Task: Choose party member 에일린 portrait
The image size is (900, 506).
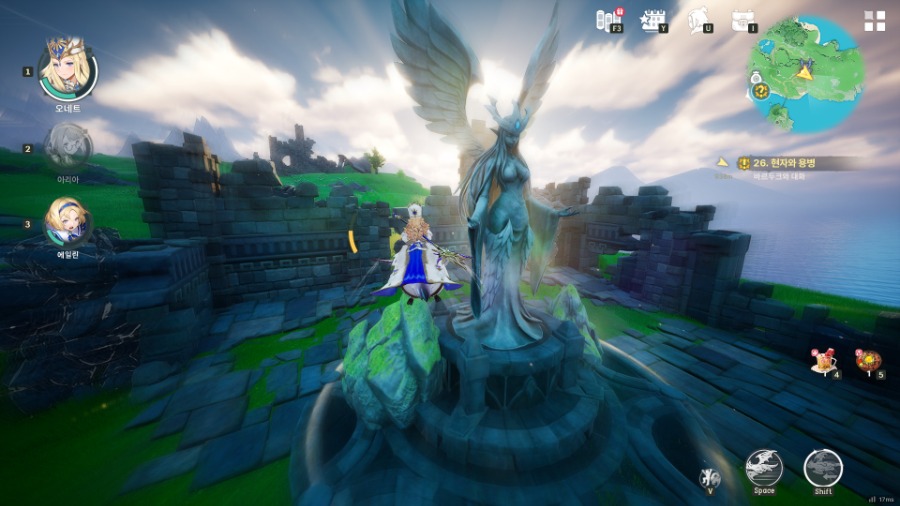Action: click(x=67, y=221)
